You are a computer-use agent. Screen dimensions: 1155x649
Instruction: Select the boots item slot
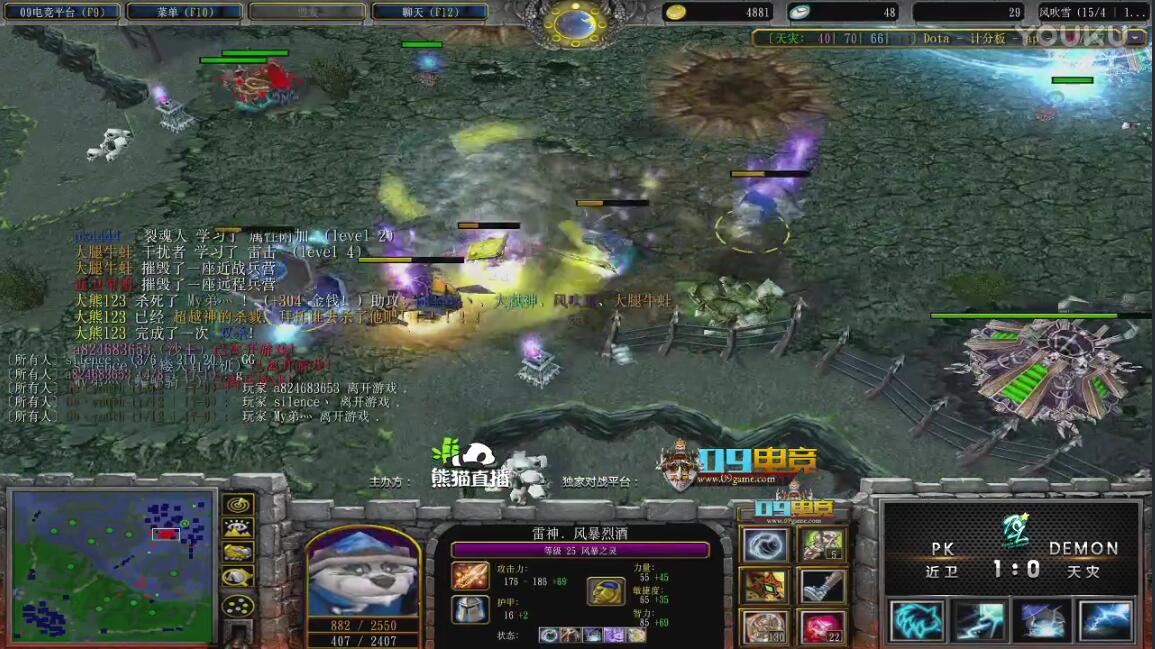822,587
